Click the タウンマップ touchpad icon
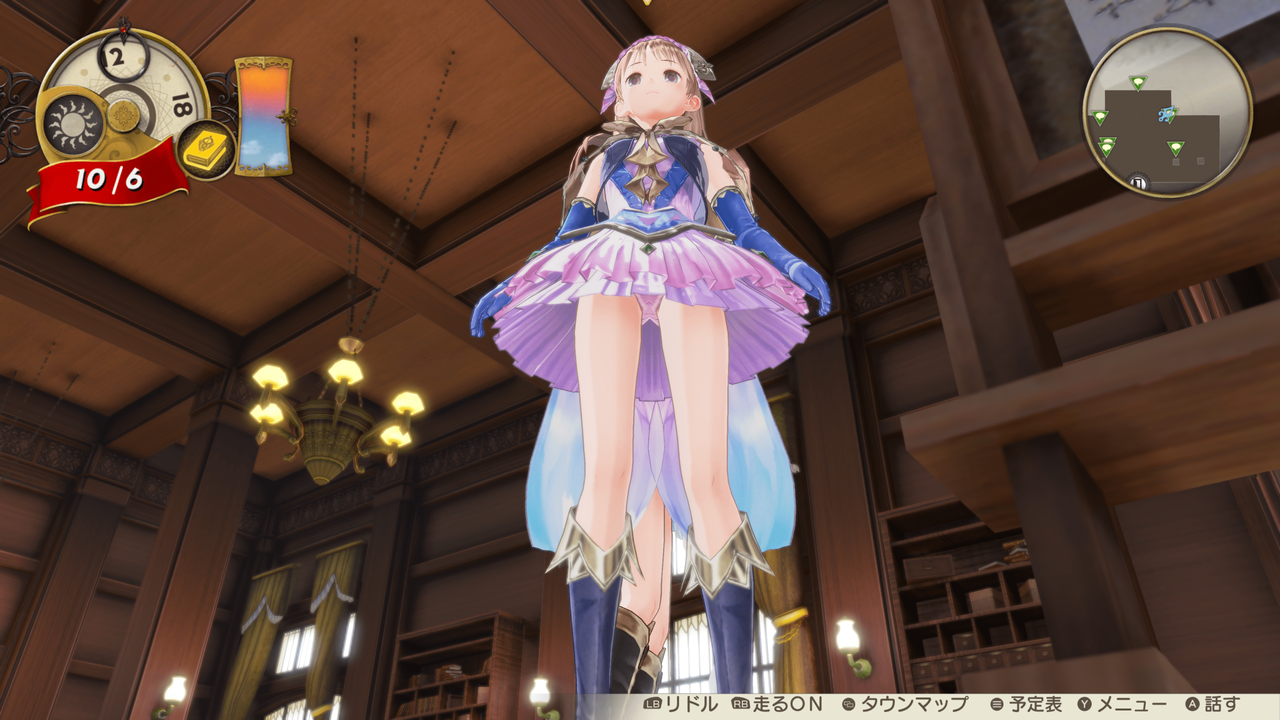Screen dimensions: 1280x720 [851, 702]
